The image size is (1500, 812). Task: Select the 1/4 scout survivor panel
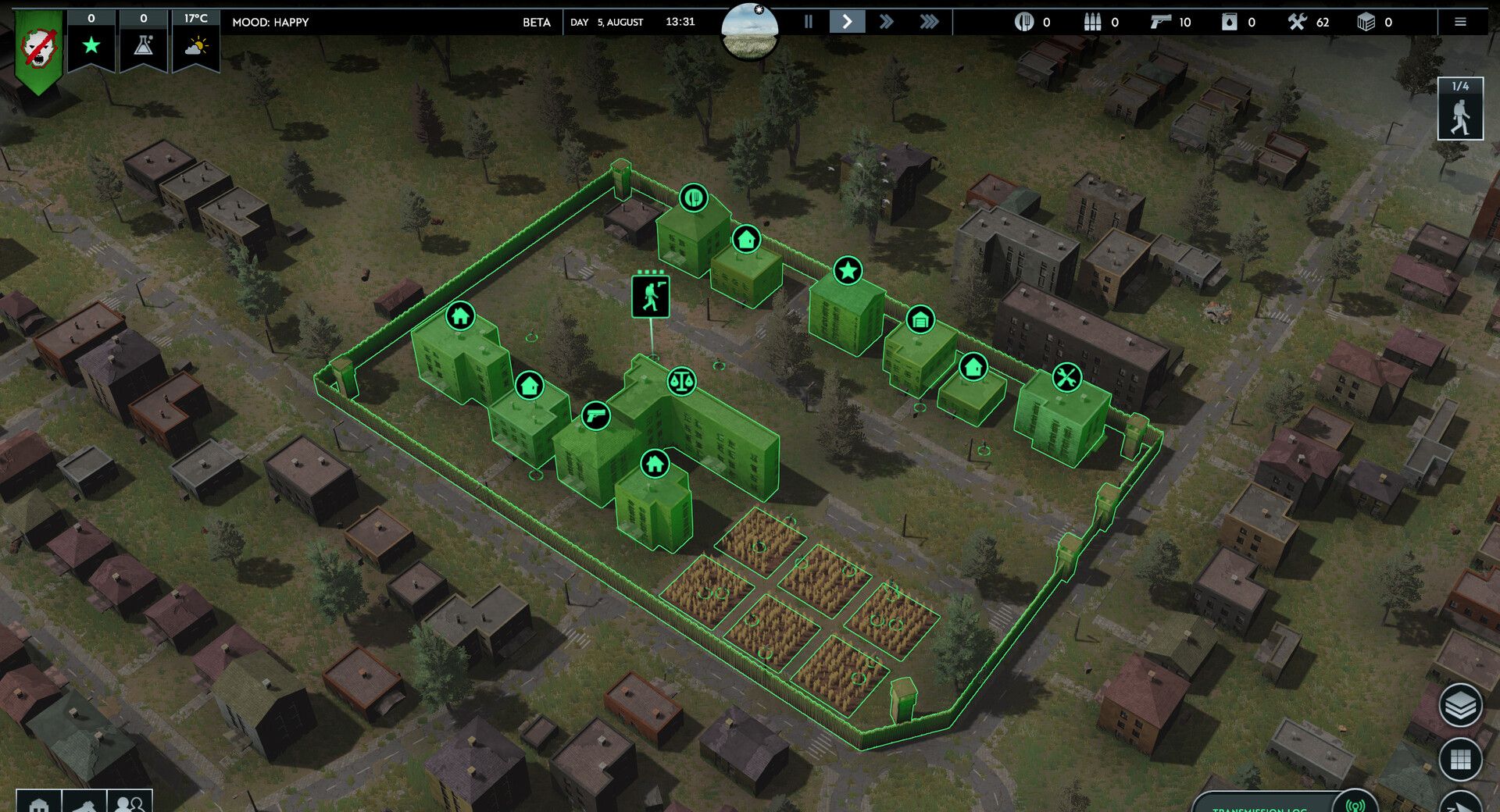click(x=1460, y=109)
